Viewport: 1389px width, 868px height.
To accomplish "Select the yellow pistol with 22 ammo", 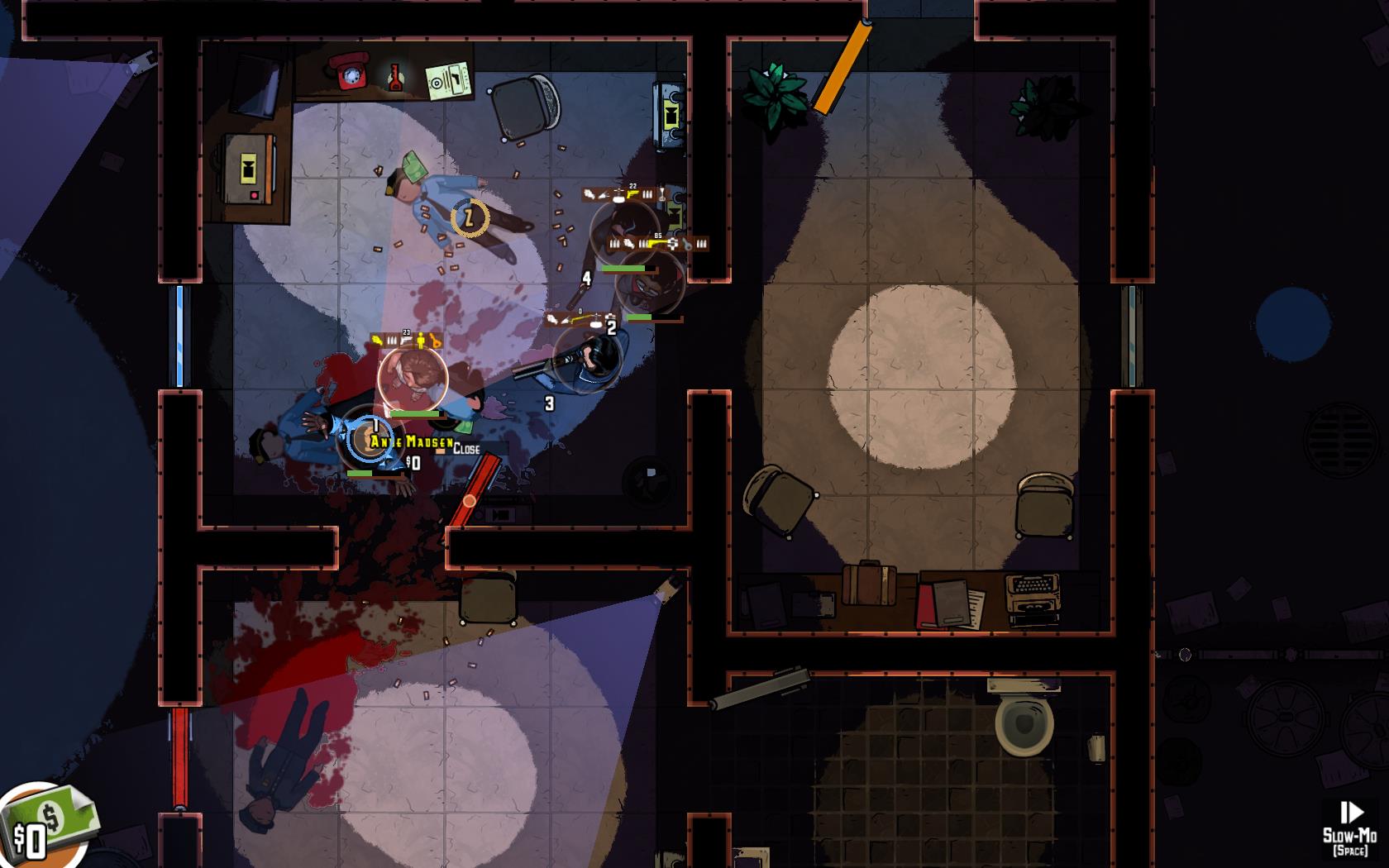I will (632, 194).
